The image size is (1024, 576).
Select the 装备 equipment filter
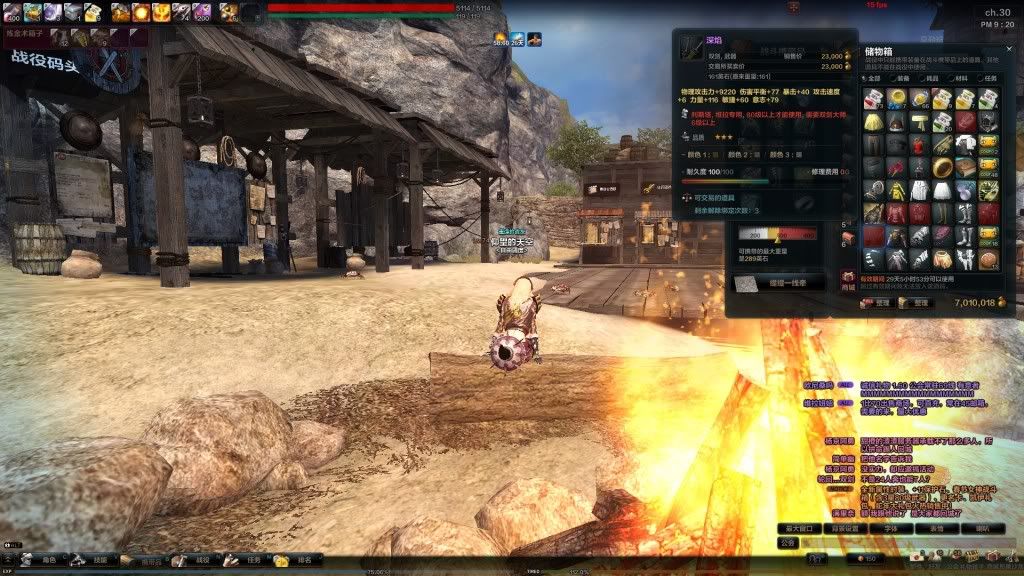tap(901, 77)
